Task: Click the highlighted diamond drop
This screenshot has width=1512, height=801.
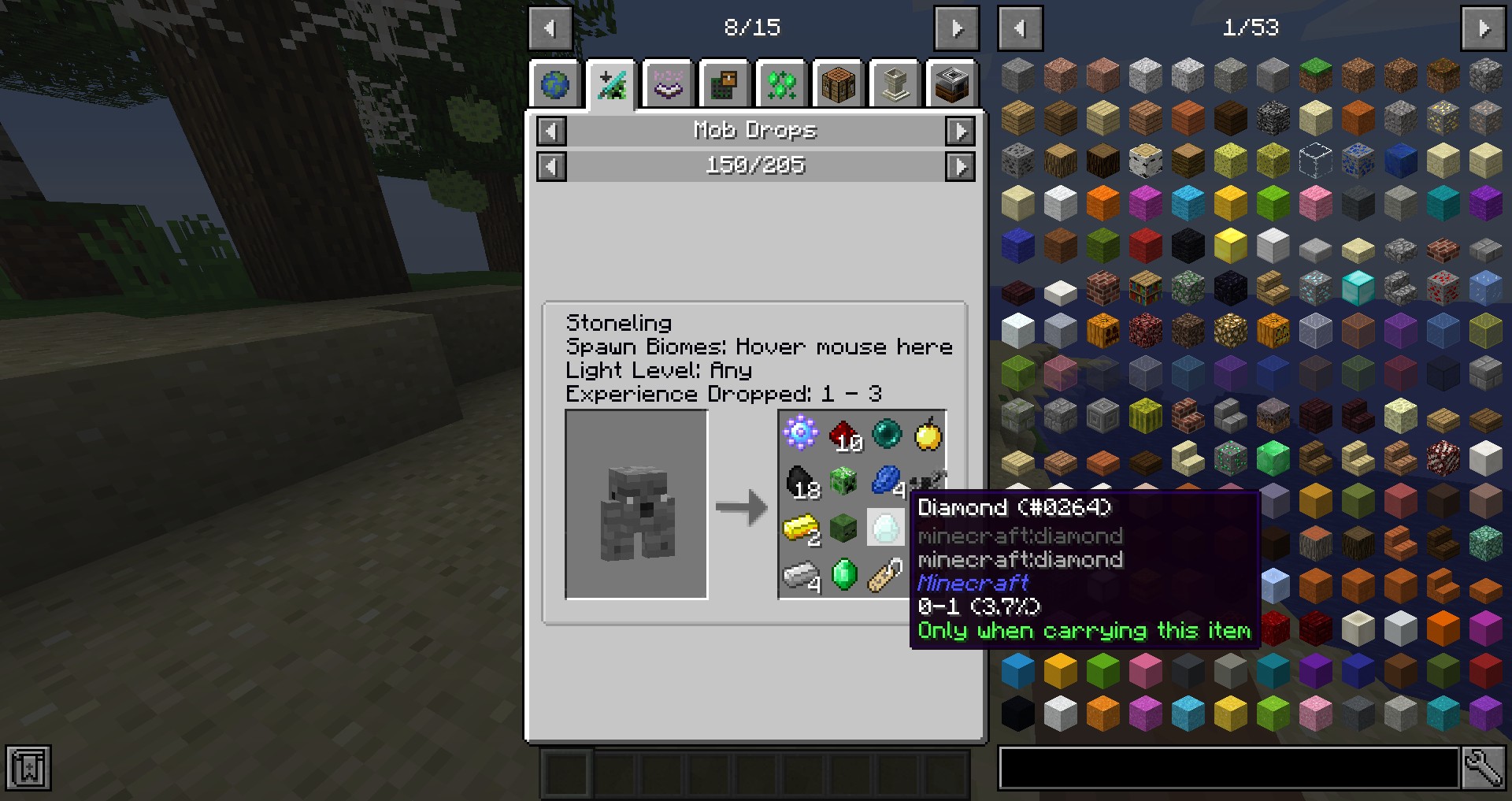Action: (886, 528)
